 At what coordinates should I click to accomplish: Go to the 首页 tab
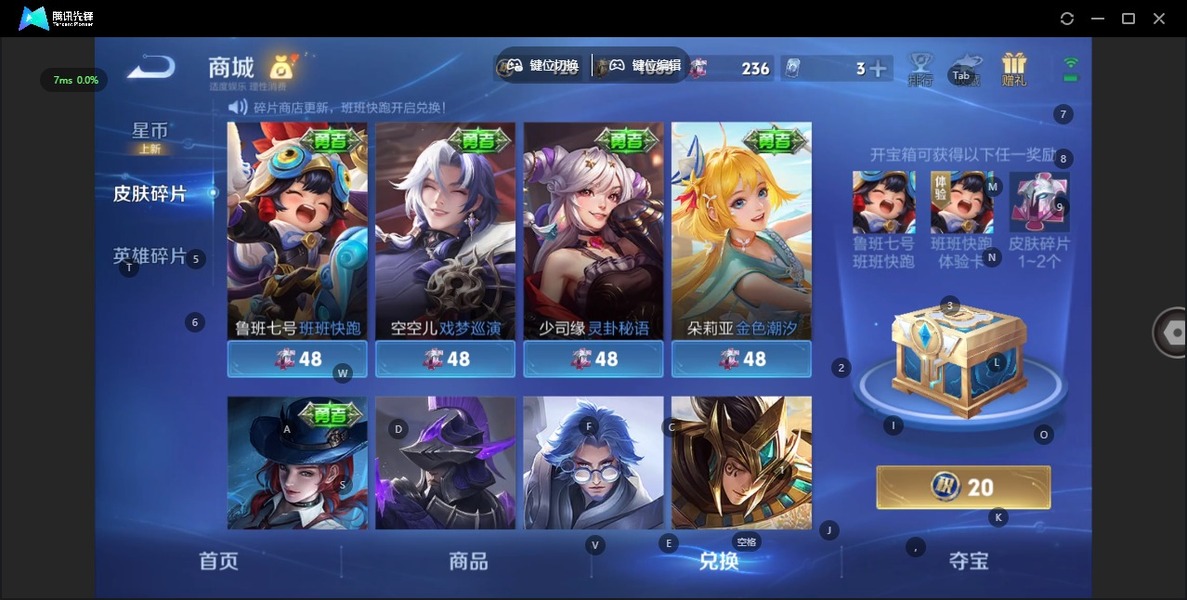point(219,561)
